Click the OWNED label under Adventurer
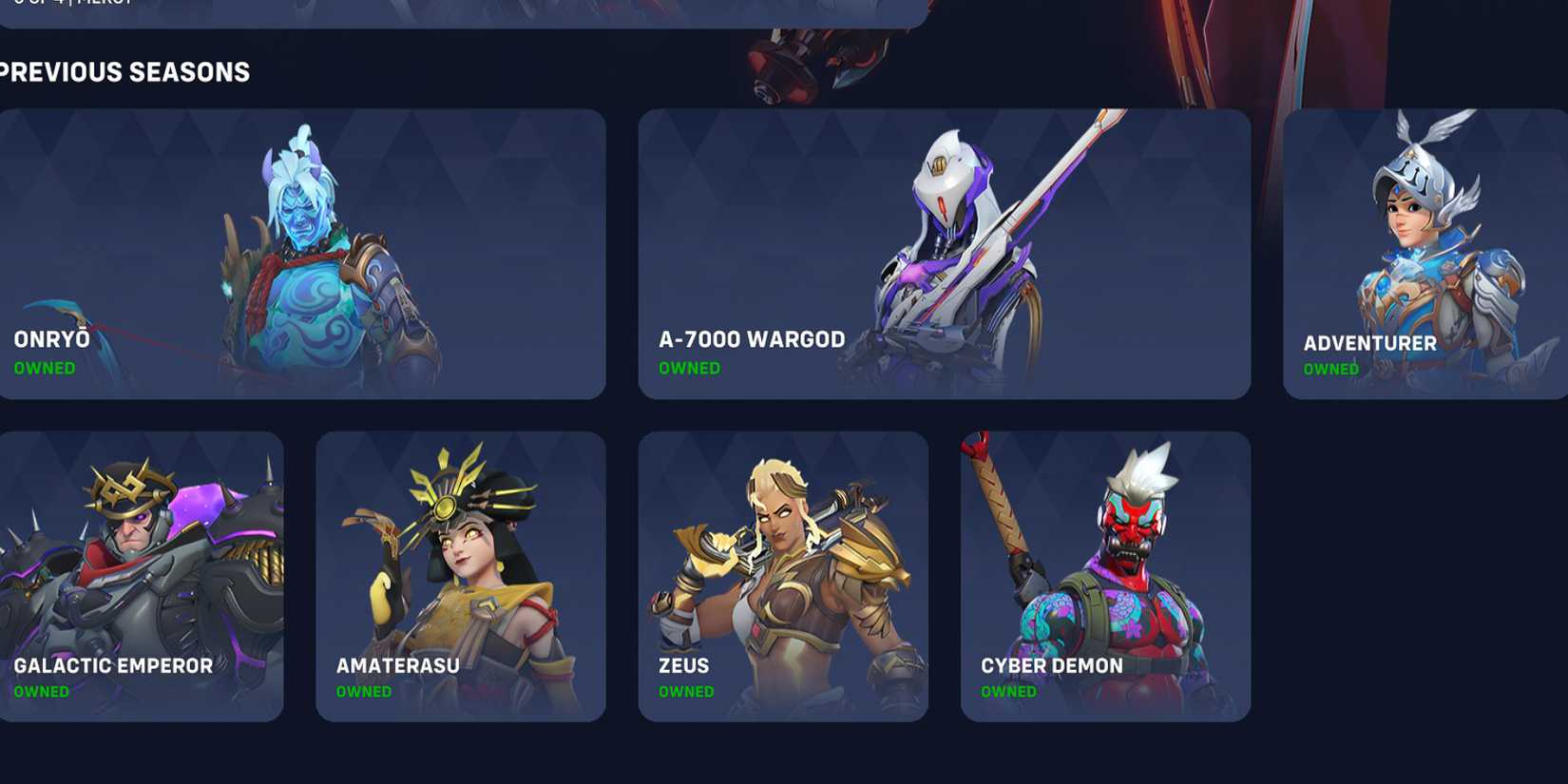 (1330, 370)
